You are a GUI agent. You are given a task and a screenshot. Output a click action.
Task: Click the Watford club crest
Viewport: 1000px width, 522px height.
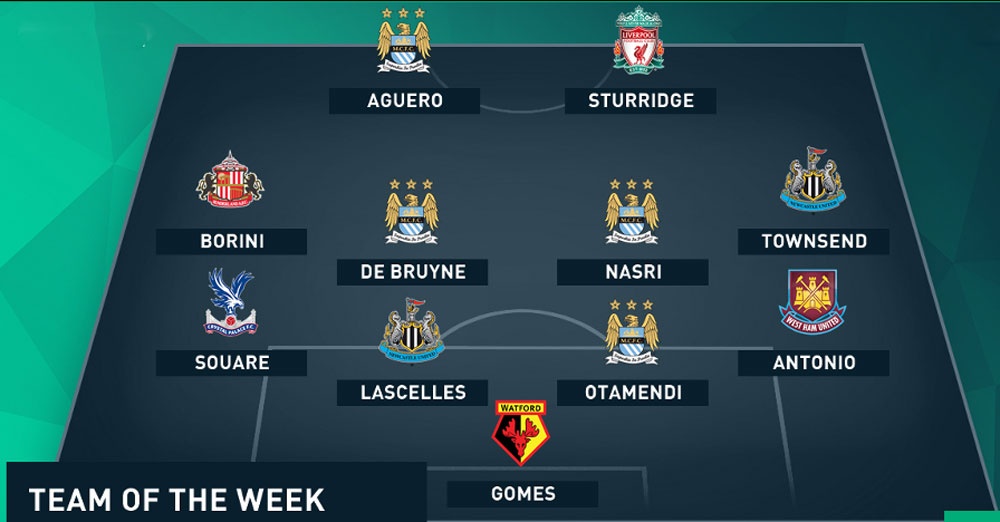[x=520, y=435]
